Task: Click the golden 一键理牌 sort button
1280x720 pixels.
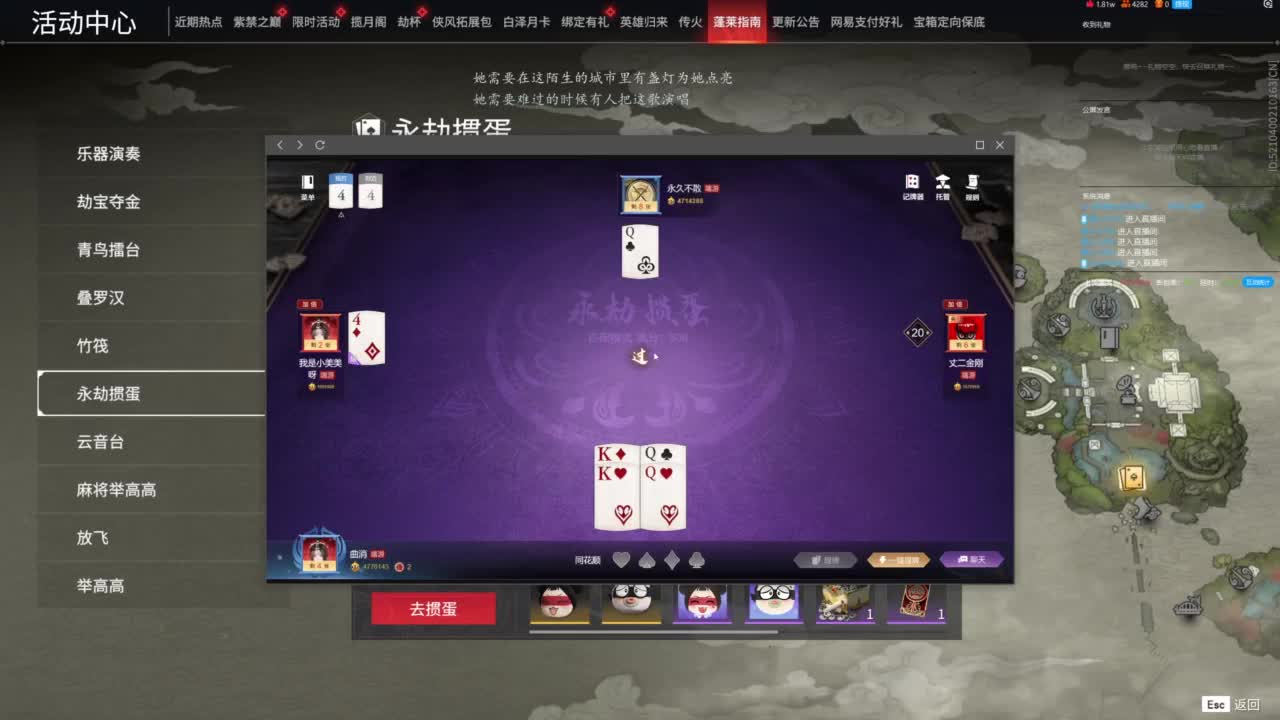Action: pyautogui.click(x=897, y=559)
